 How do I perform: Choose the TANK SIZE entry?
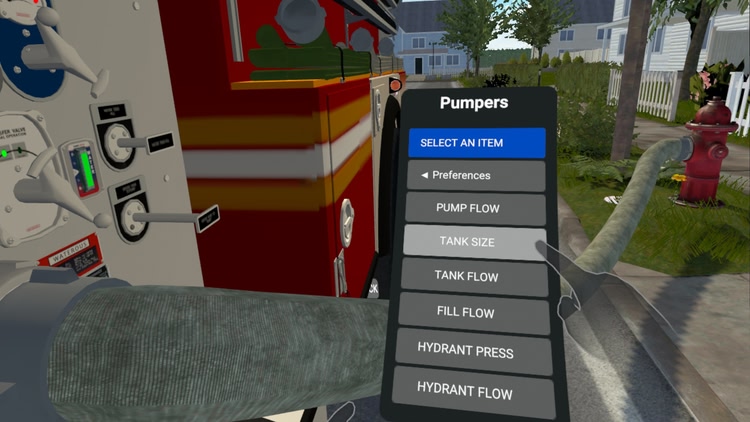[474, 242]
